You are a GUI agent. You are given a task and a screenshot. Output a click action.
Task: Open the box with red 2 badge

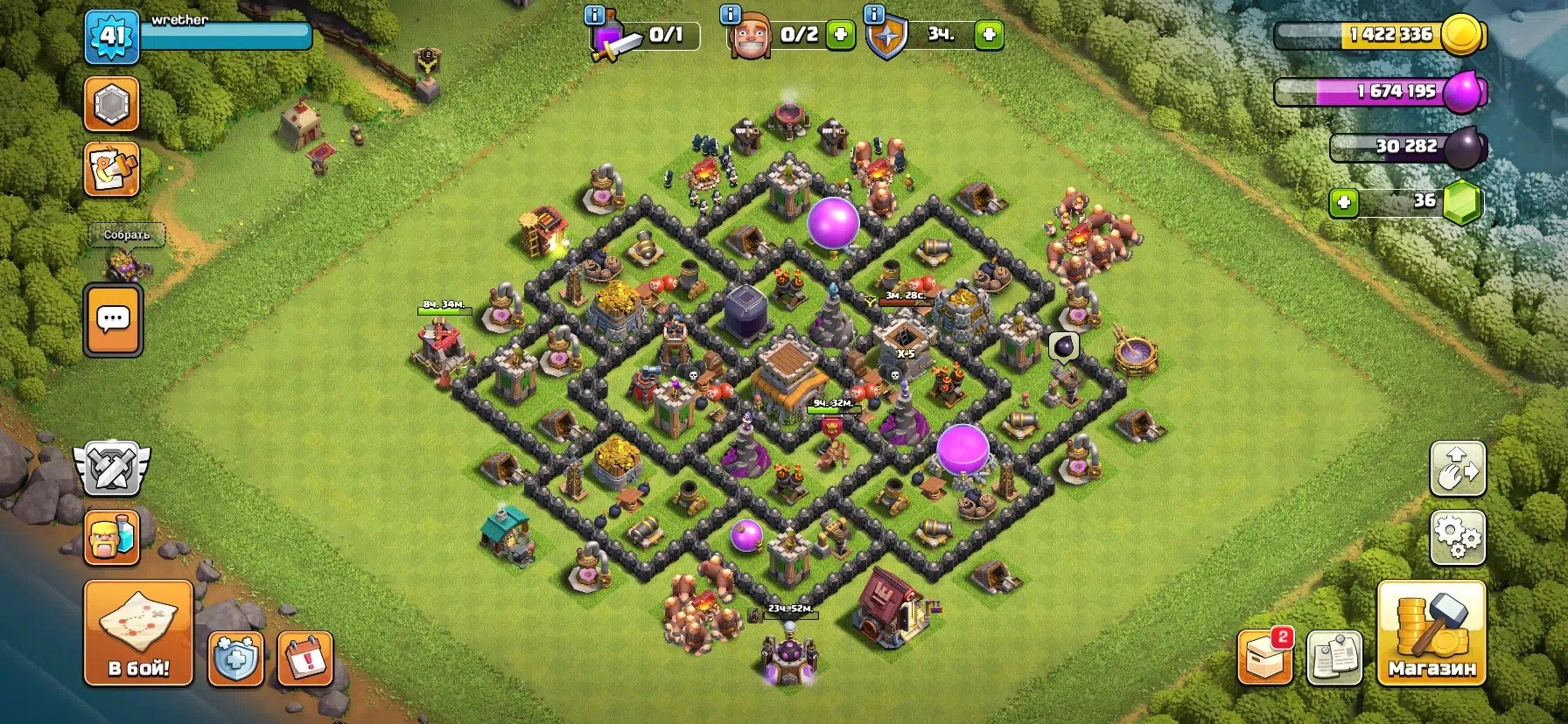tap(1265, 658)
